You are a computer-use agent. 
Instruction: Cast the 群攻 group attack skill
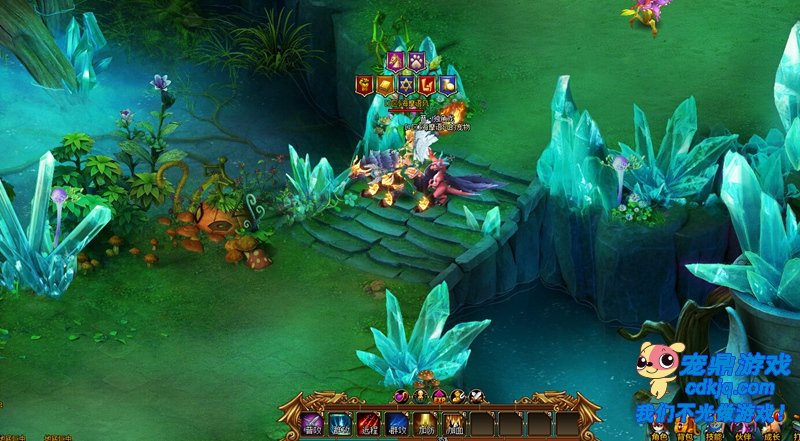398,425
